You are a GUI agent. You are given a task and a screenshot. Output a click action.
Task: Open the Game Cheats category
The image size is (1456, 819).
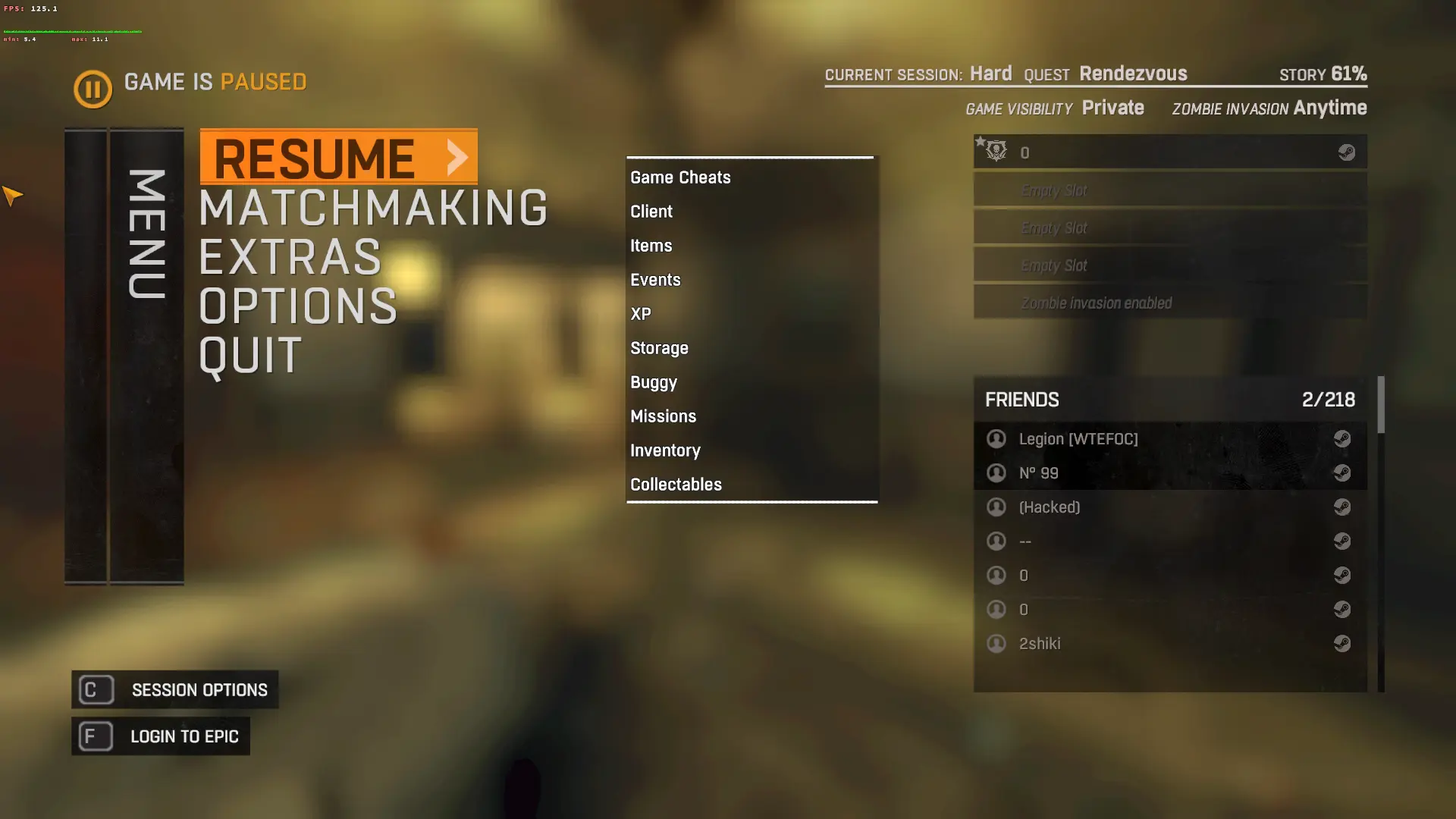(680, 177)
